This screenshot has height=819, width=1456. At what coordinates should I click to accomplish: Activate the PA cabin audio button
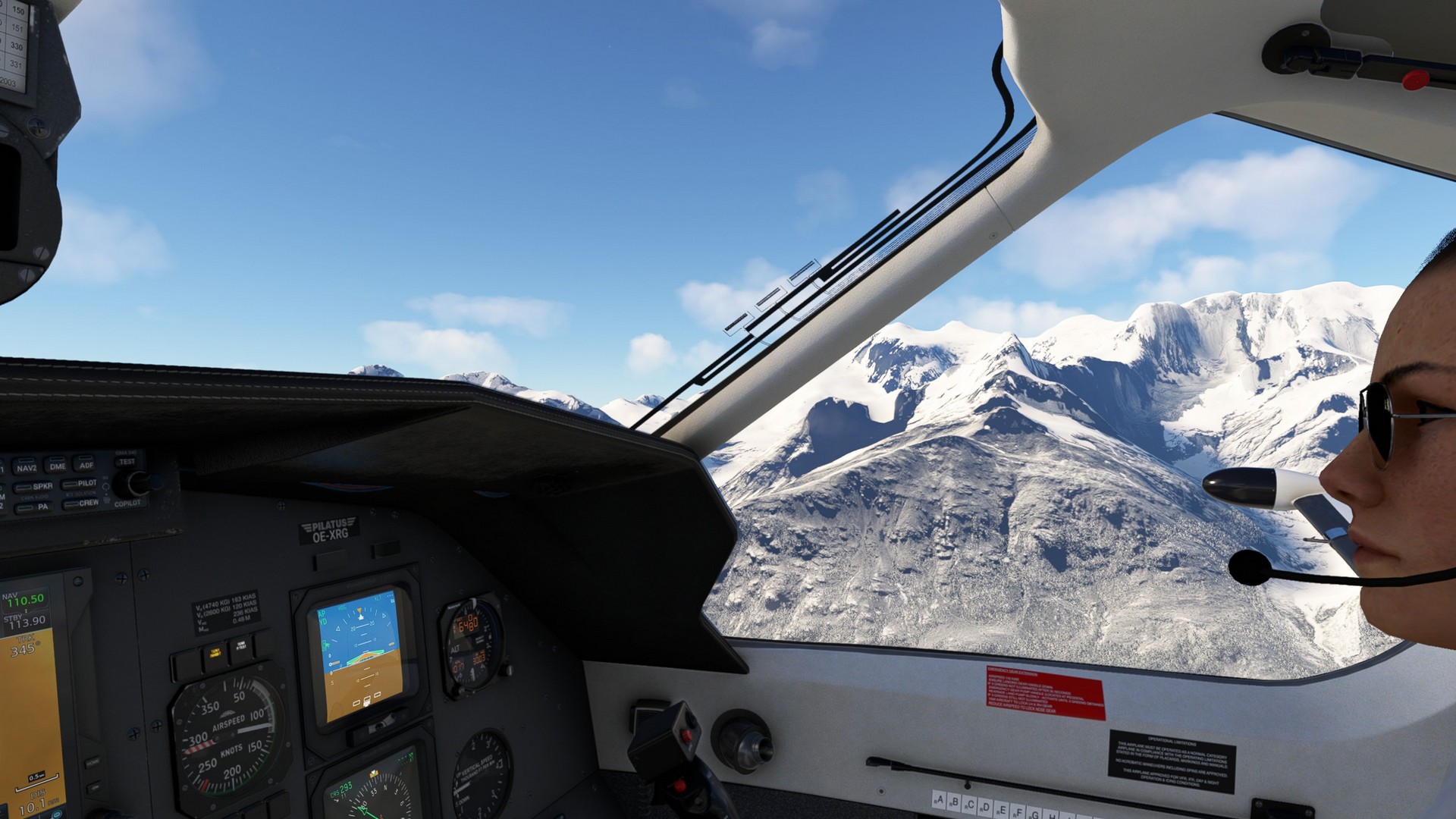(x=33, y=507)
